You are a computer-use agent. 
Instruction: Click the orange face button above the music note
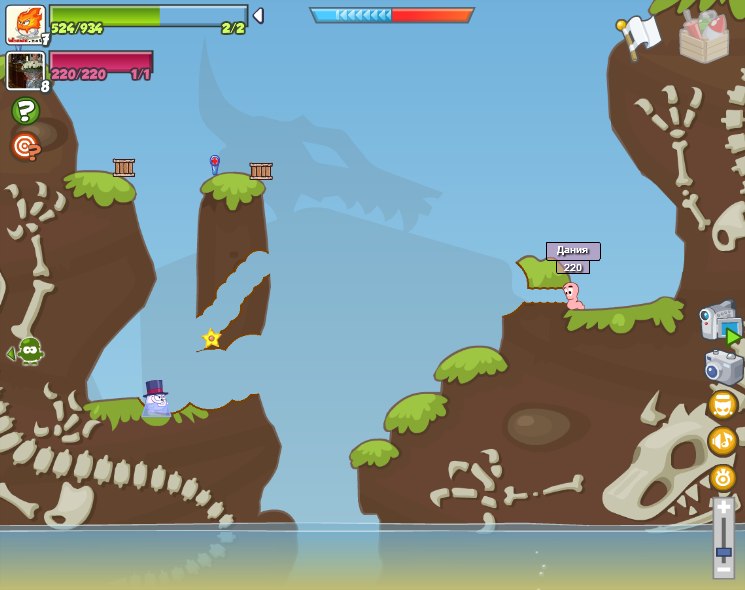pyautogui.click(x=722, y=404)
